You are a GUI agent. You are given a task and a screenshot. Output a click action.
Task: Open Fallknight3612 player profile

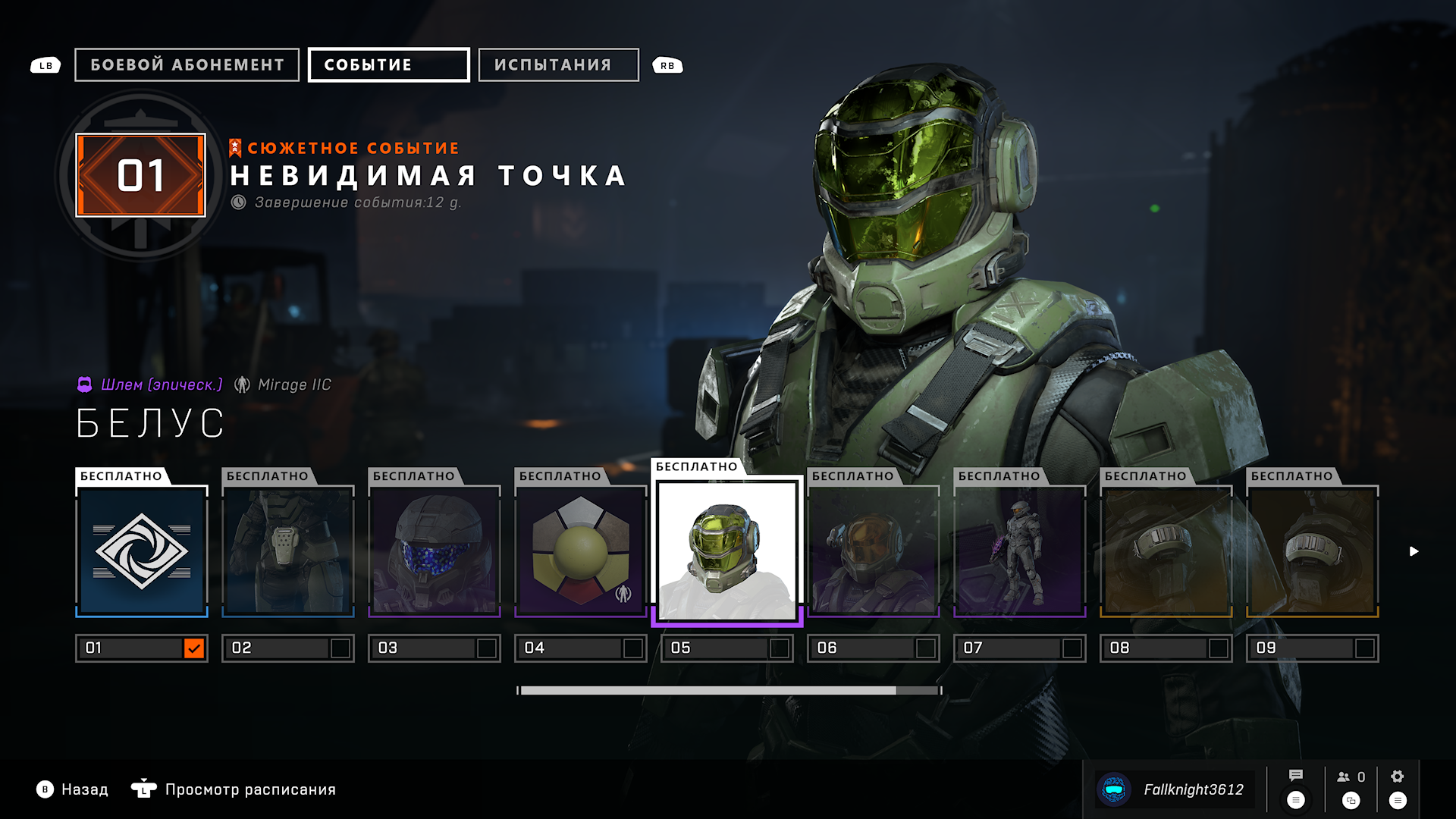[1175, 789]
